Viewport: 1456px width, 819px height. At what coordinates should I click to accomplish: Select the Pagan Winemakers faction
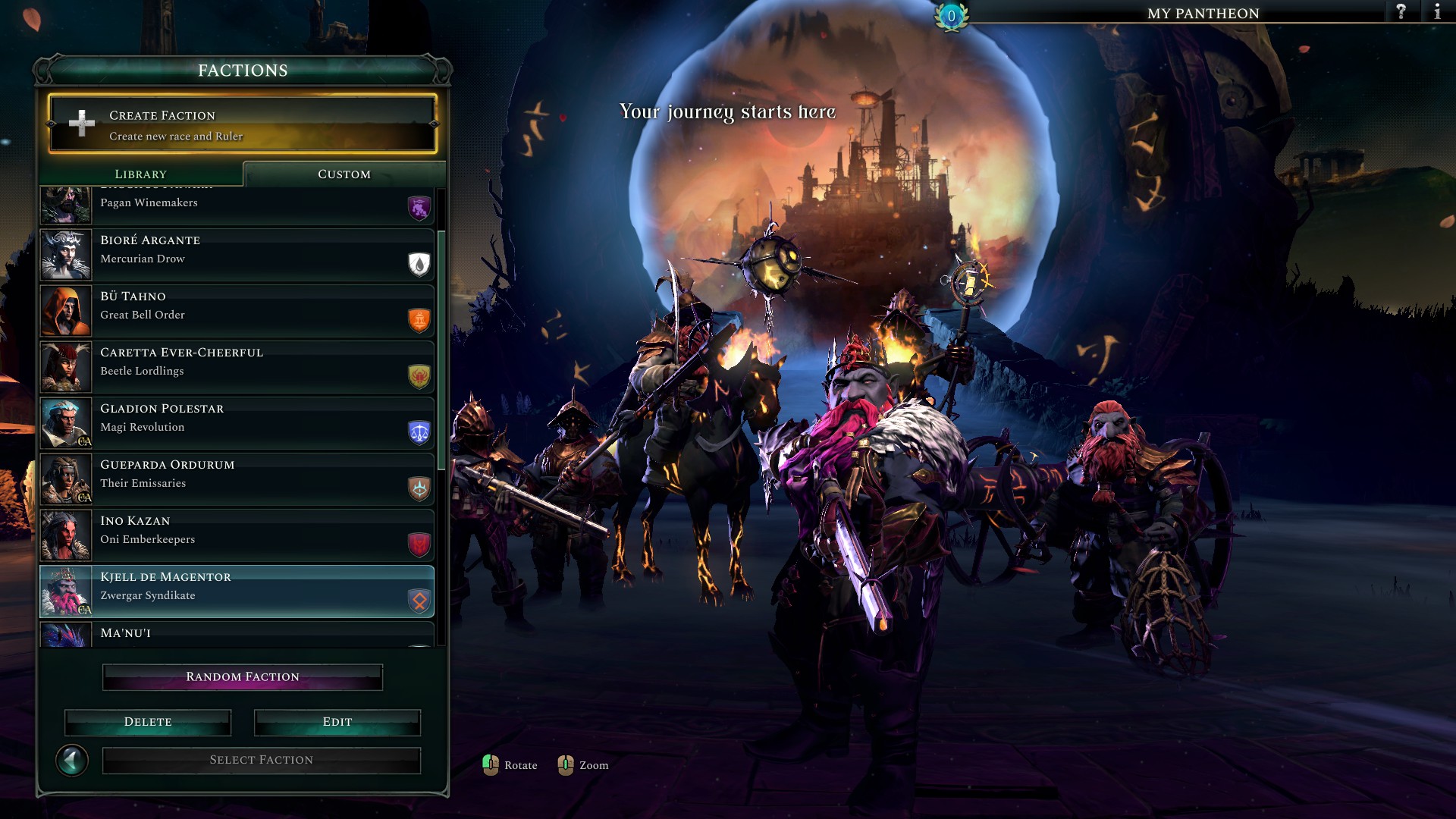coord(237,205)
